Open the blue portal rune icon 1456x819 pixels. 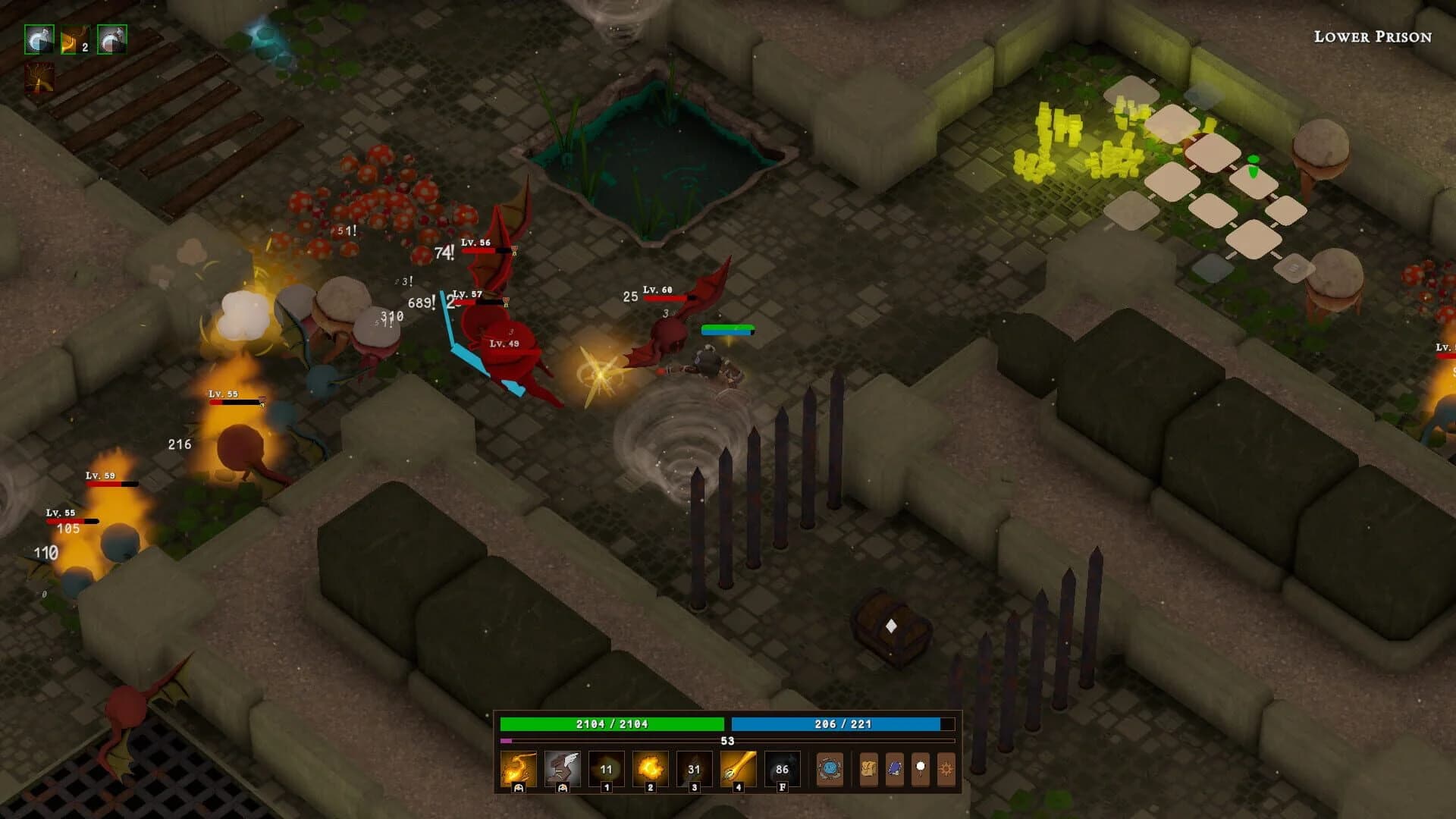830,768
